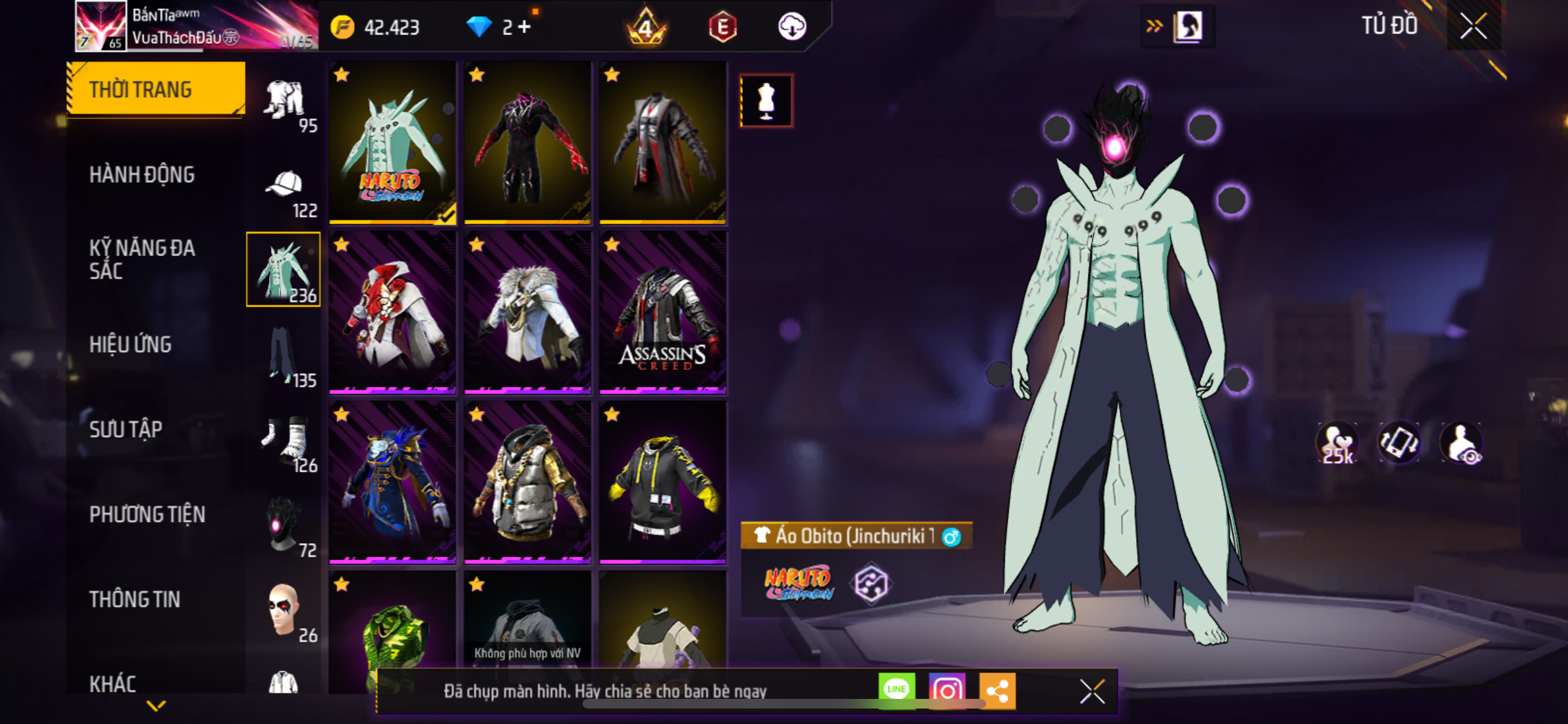Open the shoes category
Image resolution: width=1568 pixels, height=724 pixels.
285,443
